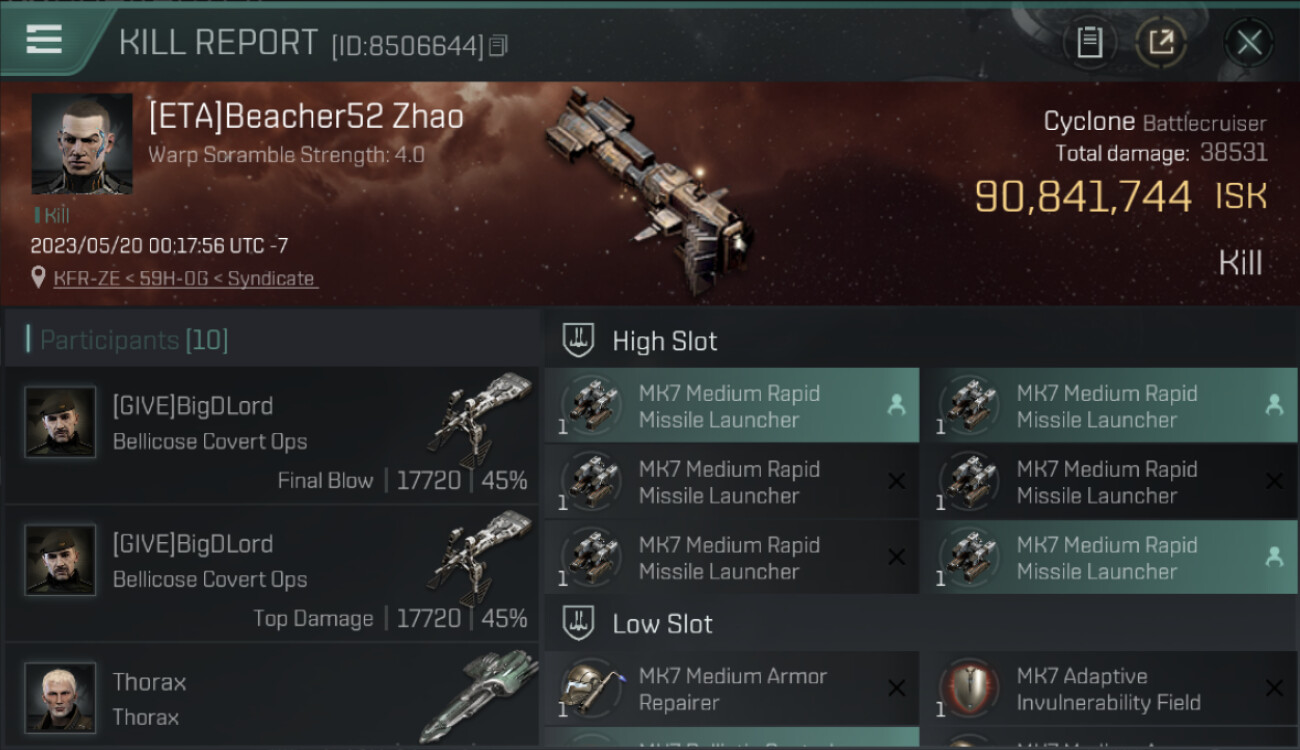
Task: Select BigDLord's Top Damage participant row
Action: [x=272, y=574]
